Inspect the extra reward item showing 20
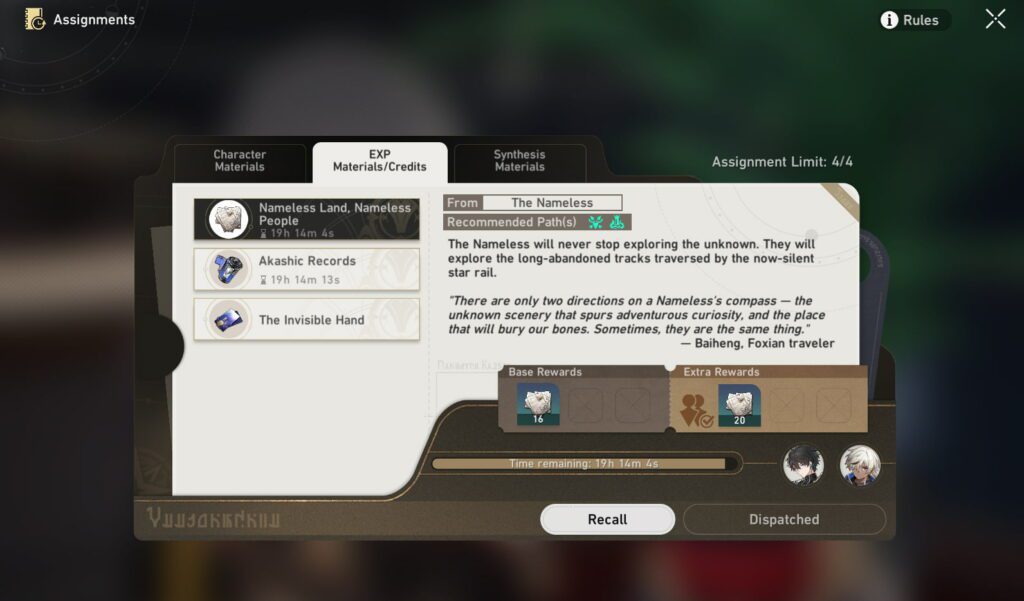Viewport: 1024px width, 601px height. click(x=739, y=405)
